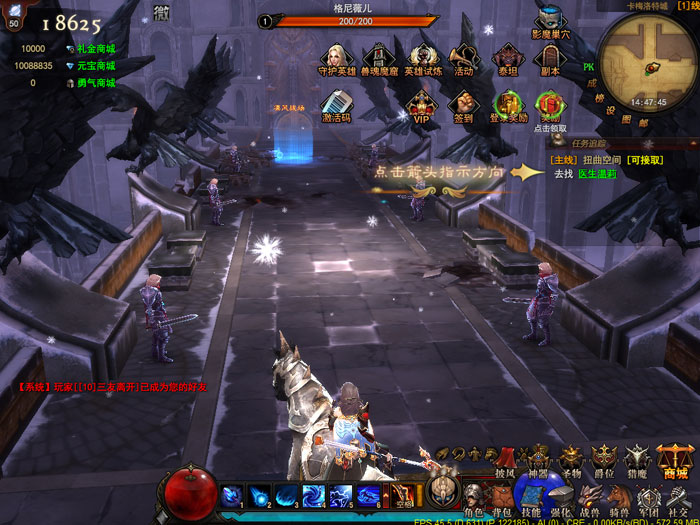Open the 元宝商城 ingot shop link

coord(96,66)
